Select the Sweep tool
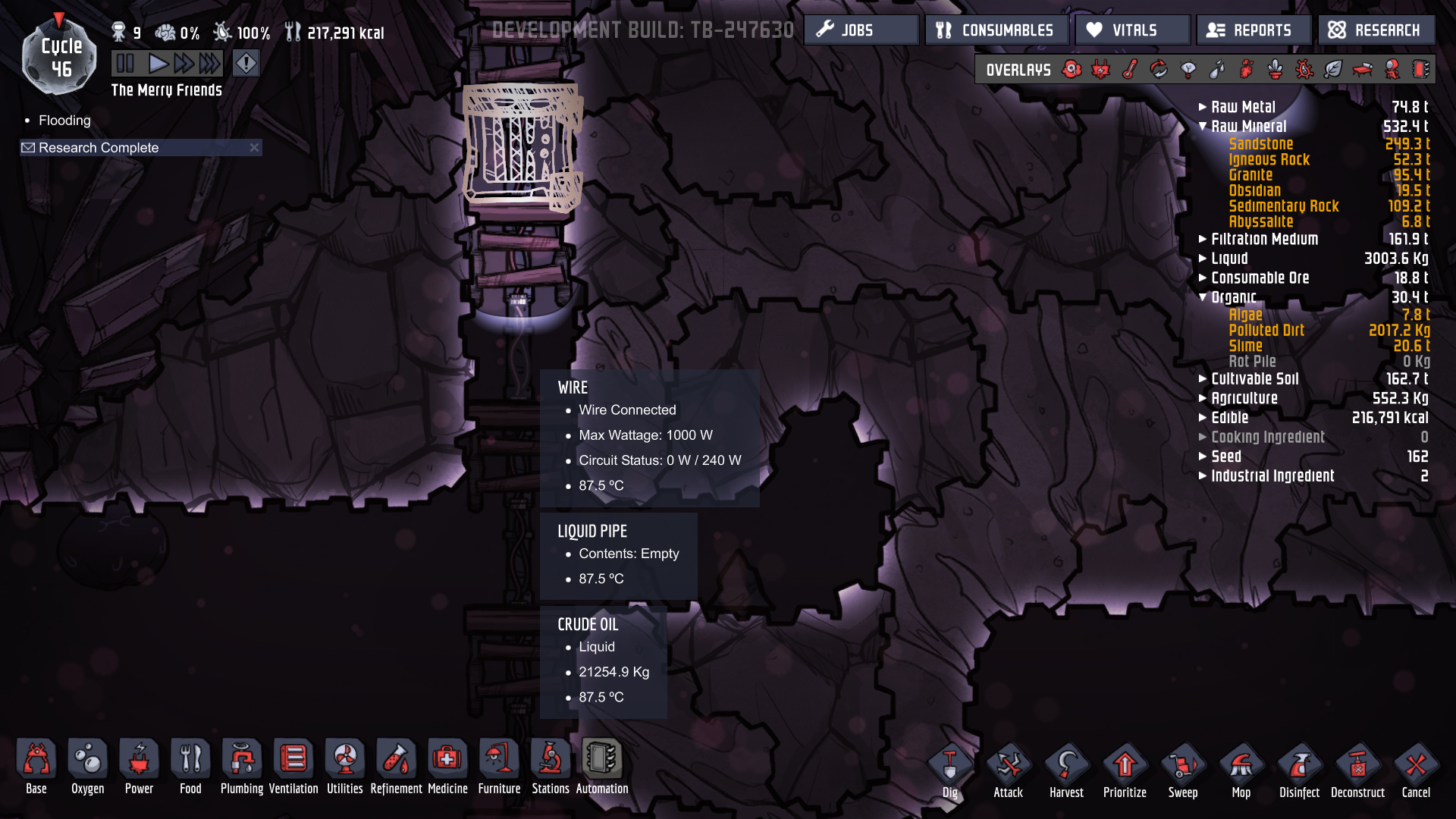Image resolution: width=1456 pixels, height=819 pixels. (1183, 762)
